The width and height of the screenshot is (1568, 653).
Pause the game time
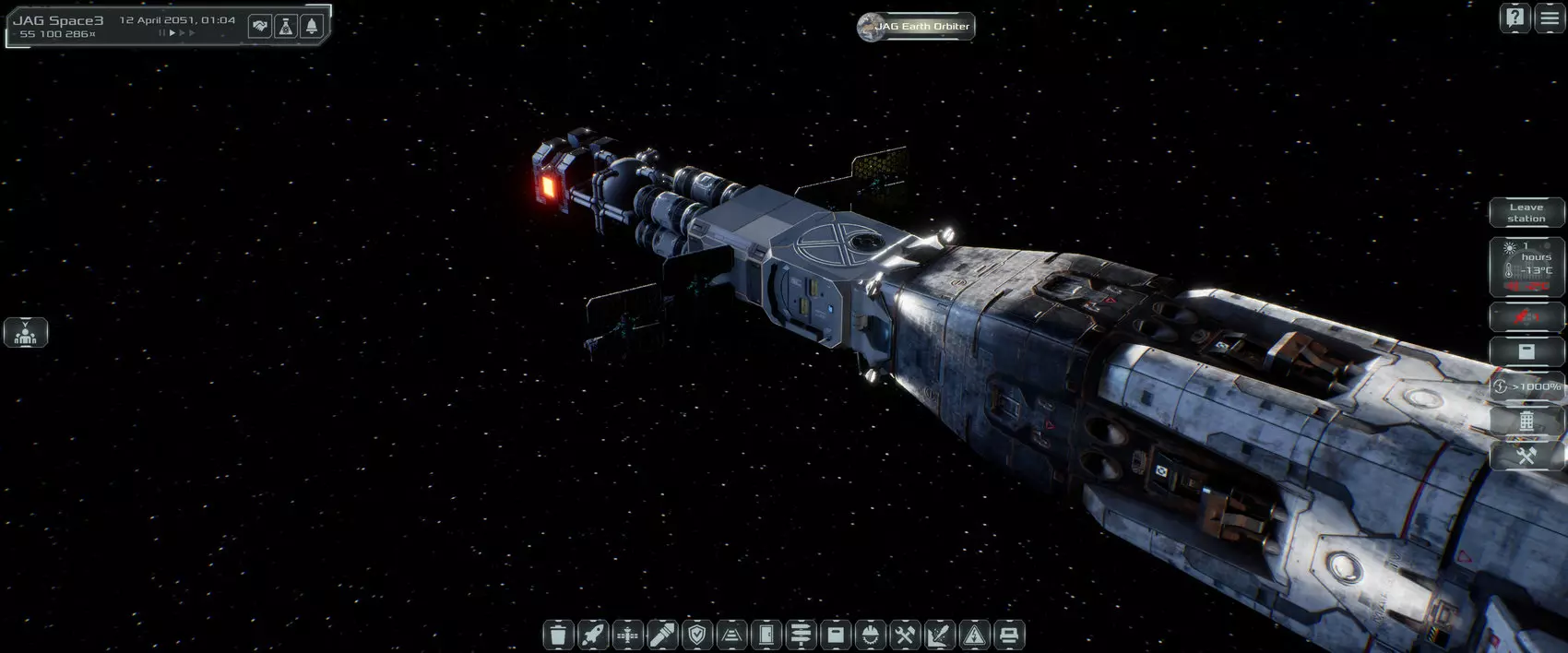click(162, 33)
